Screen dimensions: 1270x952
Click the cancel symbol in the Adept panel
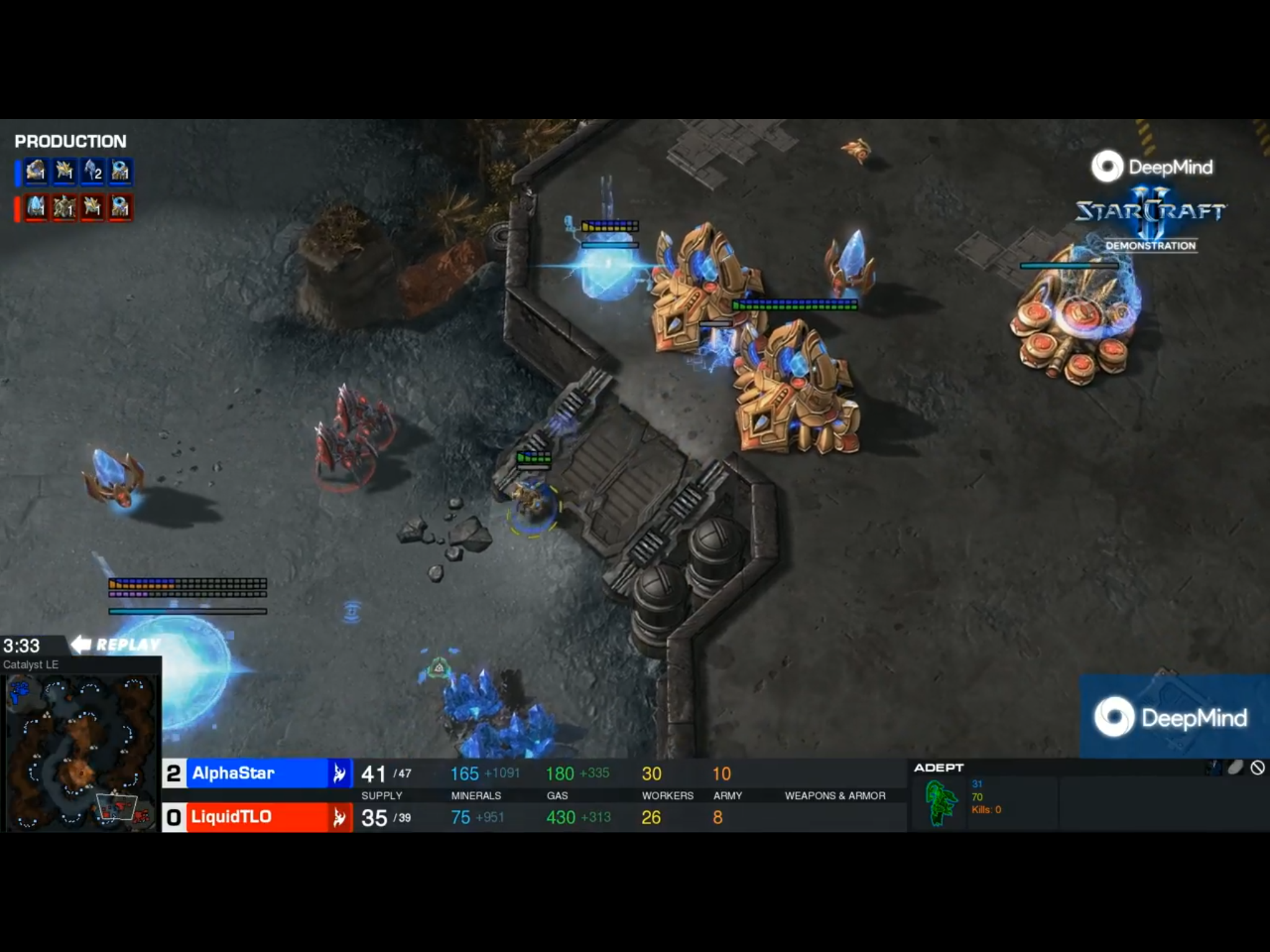click(1259, 769)
